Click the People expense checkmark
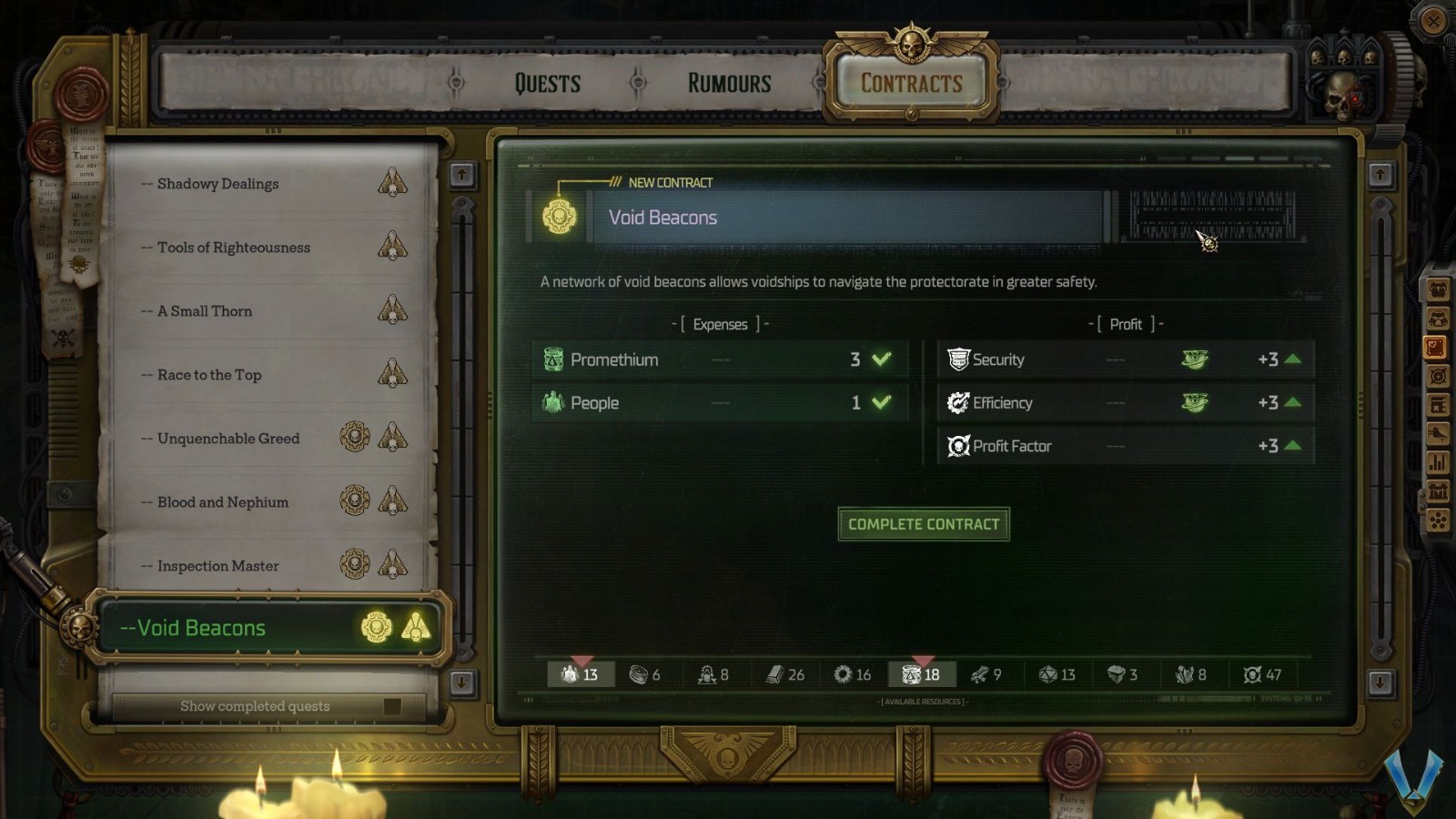The height and width of the screenshot is (819, 1456). coord(879,402)
